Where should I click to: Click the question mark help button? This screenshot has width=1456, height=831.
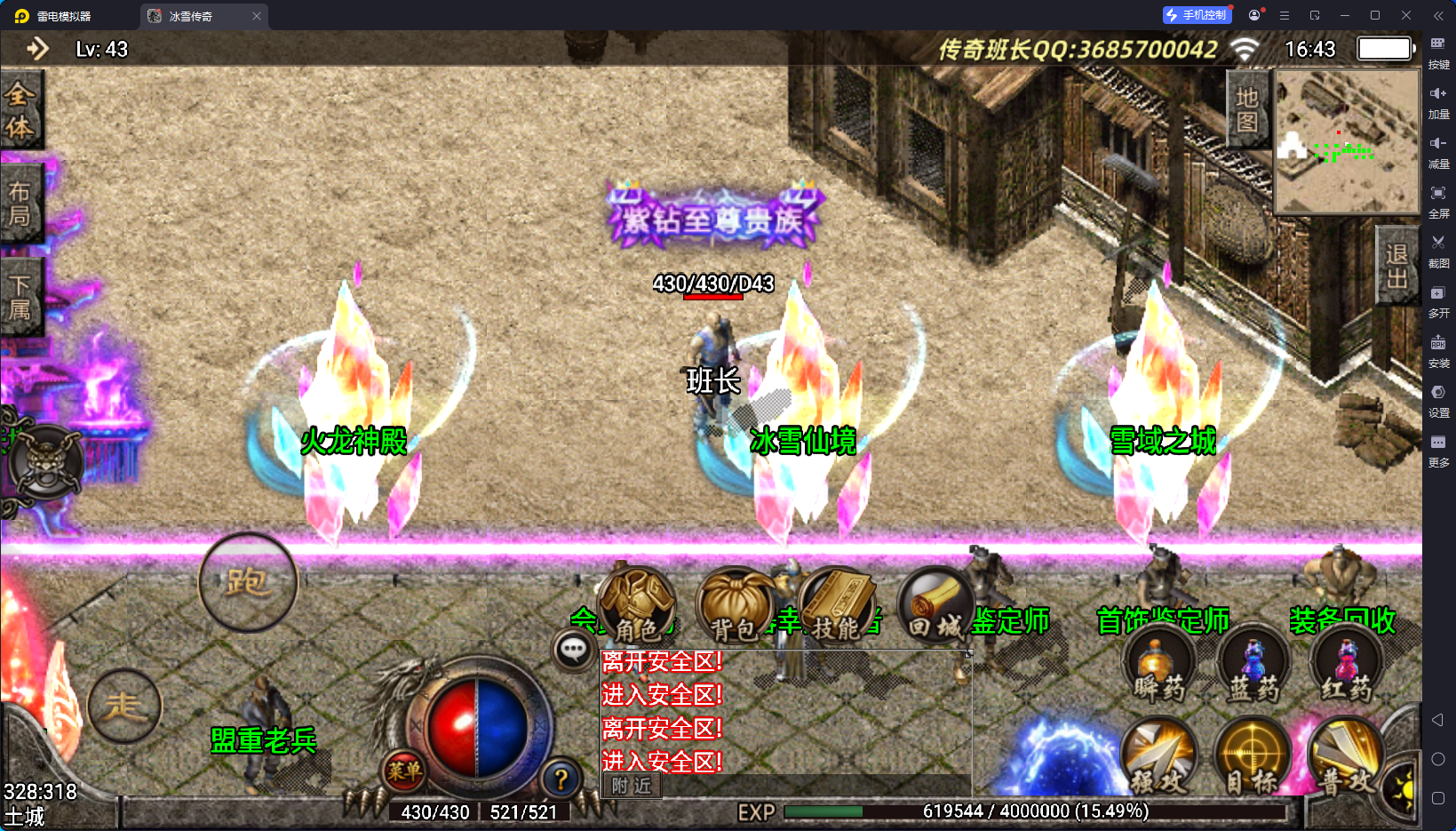[x=561, y=779]
